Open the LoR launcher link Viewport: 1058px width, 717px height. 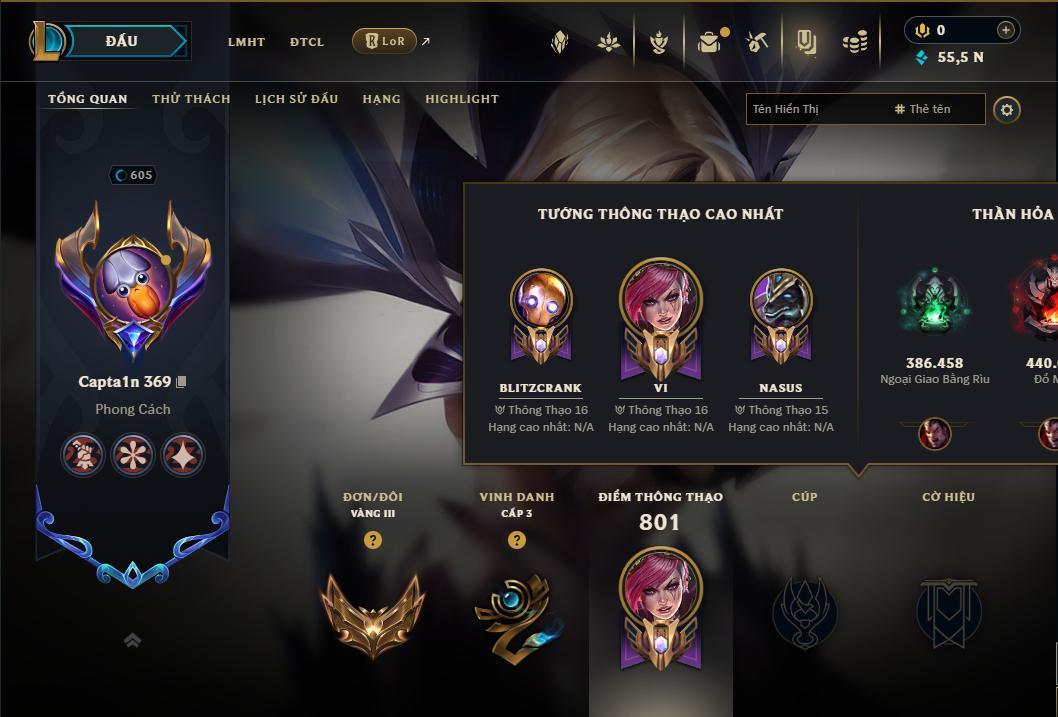(x=385, y=41)
